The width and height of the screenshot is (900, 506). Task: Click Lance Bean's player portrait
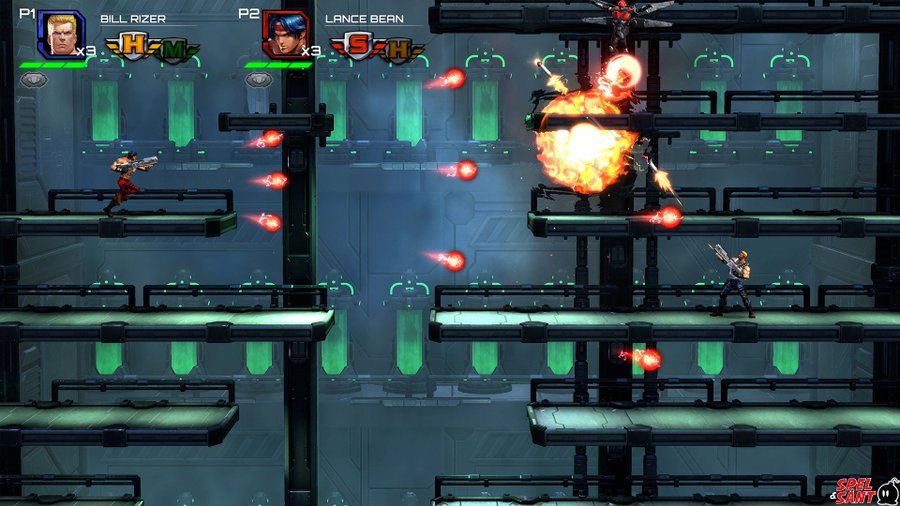[x=284, y=34]
